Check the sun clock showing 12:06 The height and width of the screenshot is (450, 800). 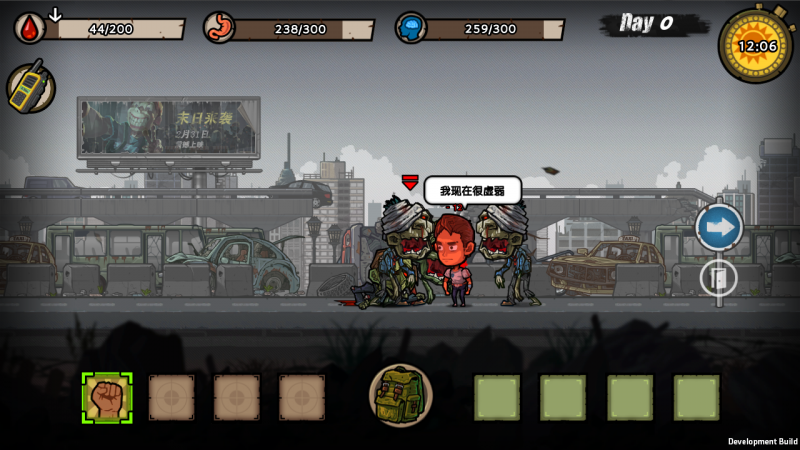click(x=757, y=45)
